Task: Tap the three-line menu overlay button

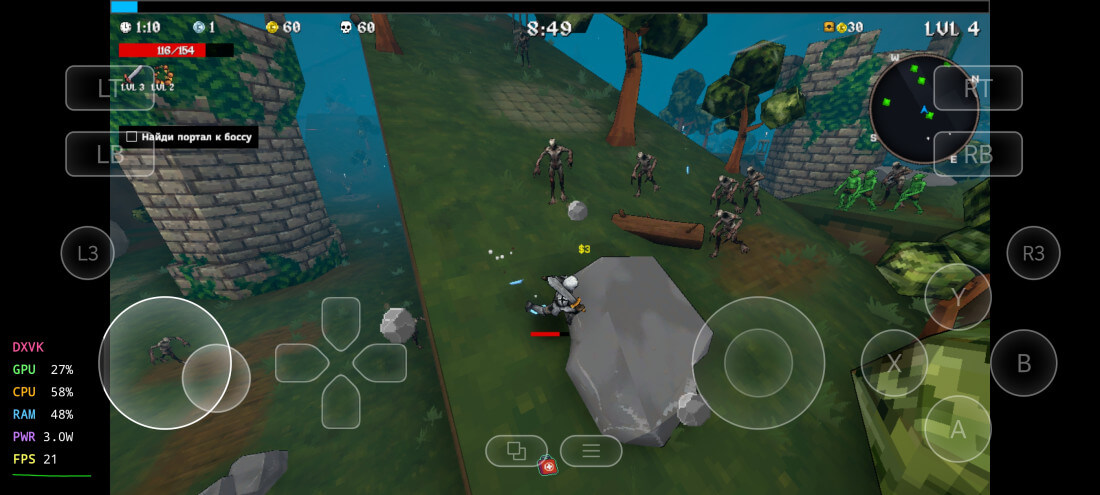Action: coord(591,451)
